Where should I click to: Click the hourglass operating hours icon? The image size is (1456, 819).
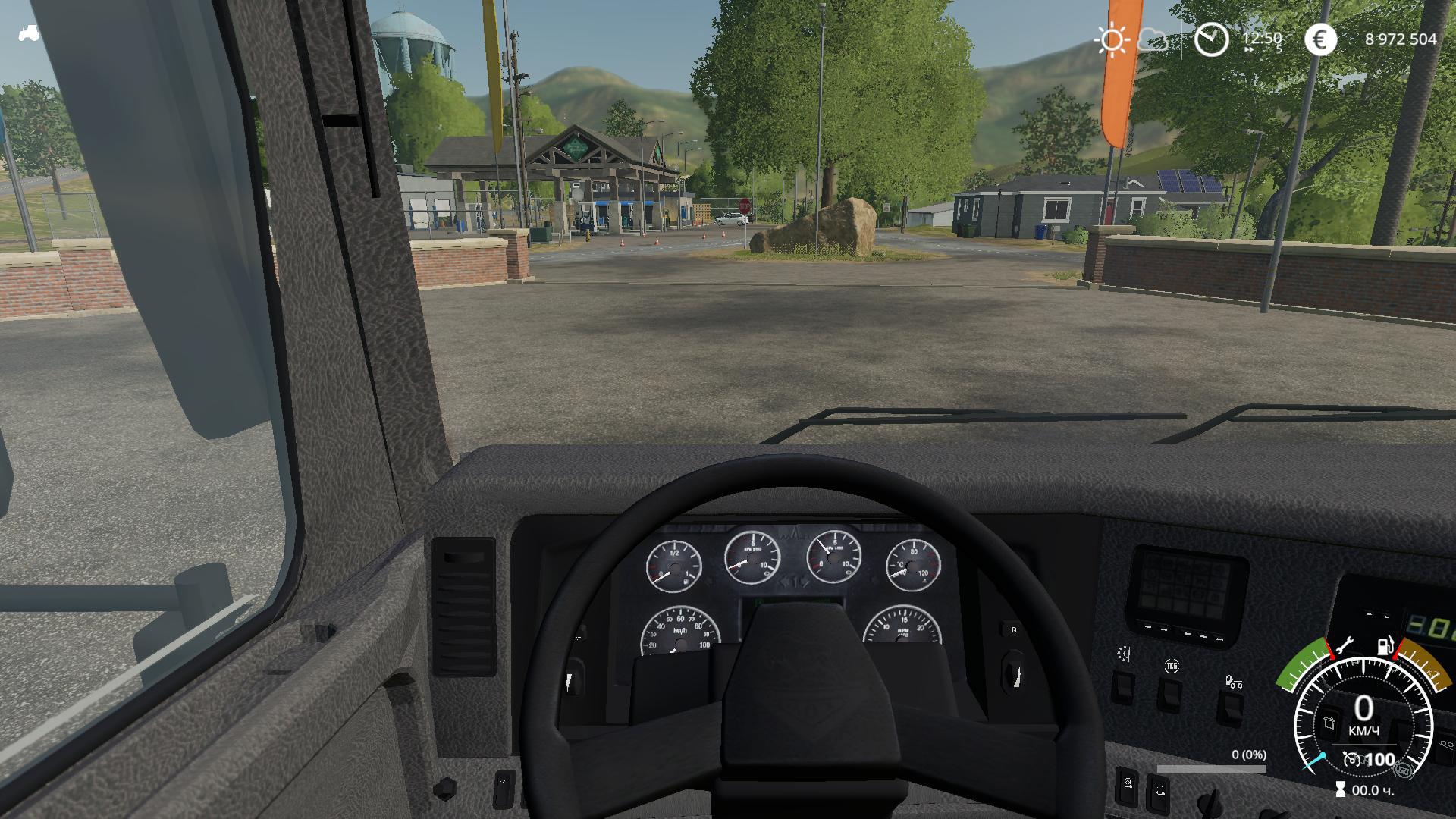tap(1341, 790)
